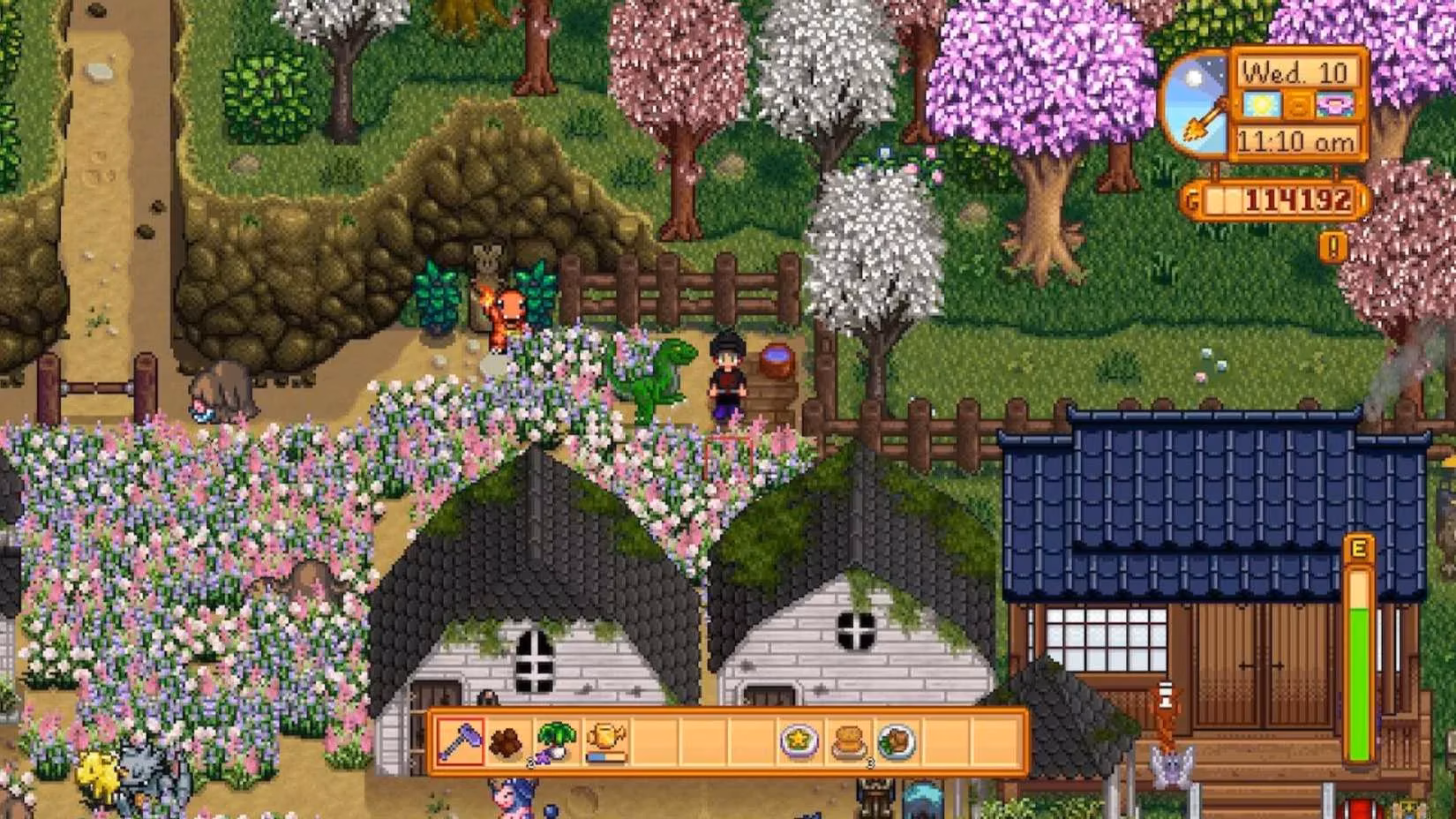Select the star-decorated cookie plate item

[x=799, y=739]
